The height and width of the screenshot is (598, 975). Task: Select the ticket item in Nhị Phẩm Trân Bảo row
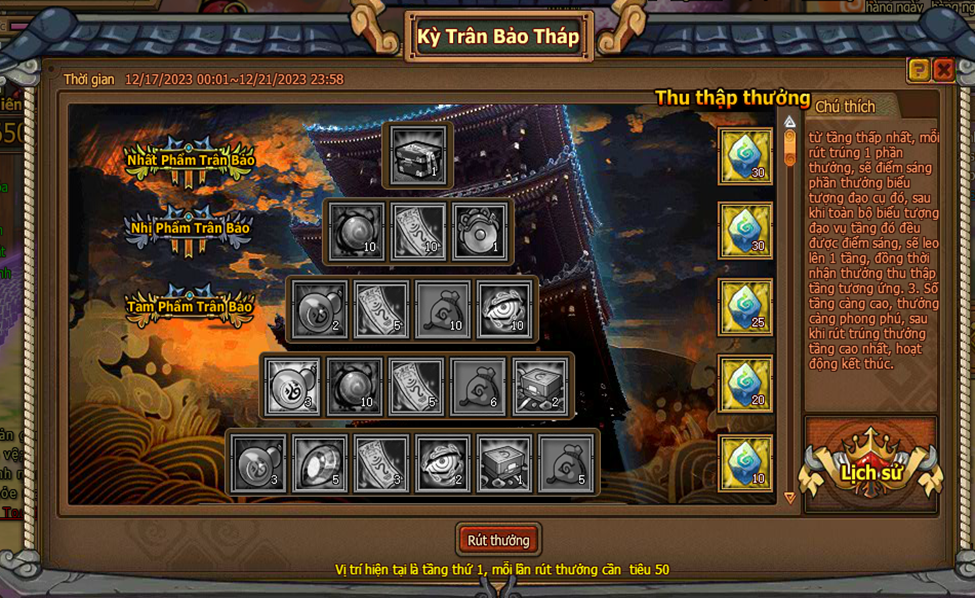click(418, 231)
